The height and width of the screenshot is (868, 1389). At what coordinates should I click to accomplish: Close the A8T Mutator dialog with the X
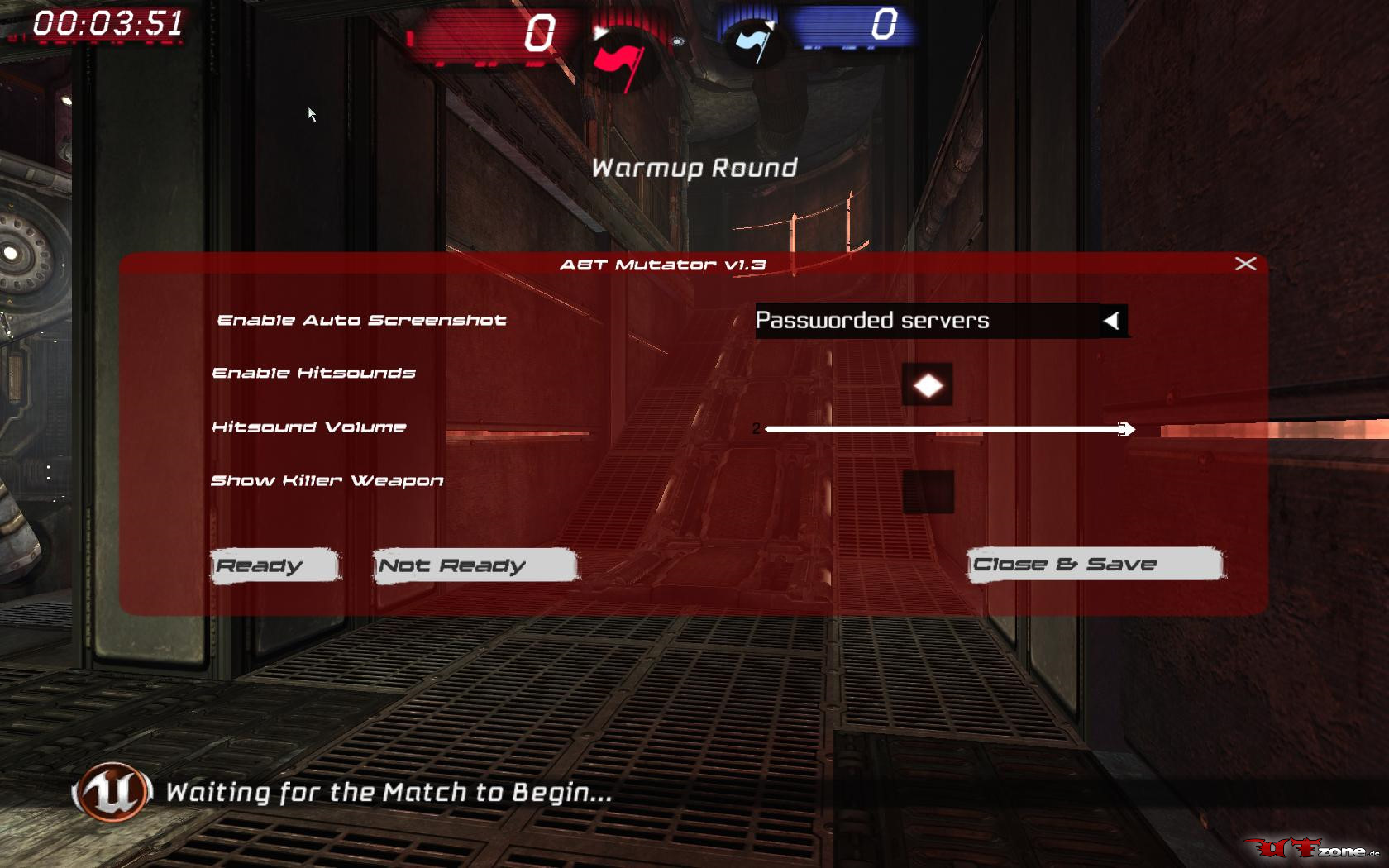pyautogui.click(x=1245, y=264)
